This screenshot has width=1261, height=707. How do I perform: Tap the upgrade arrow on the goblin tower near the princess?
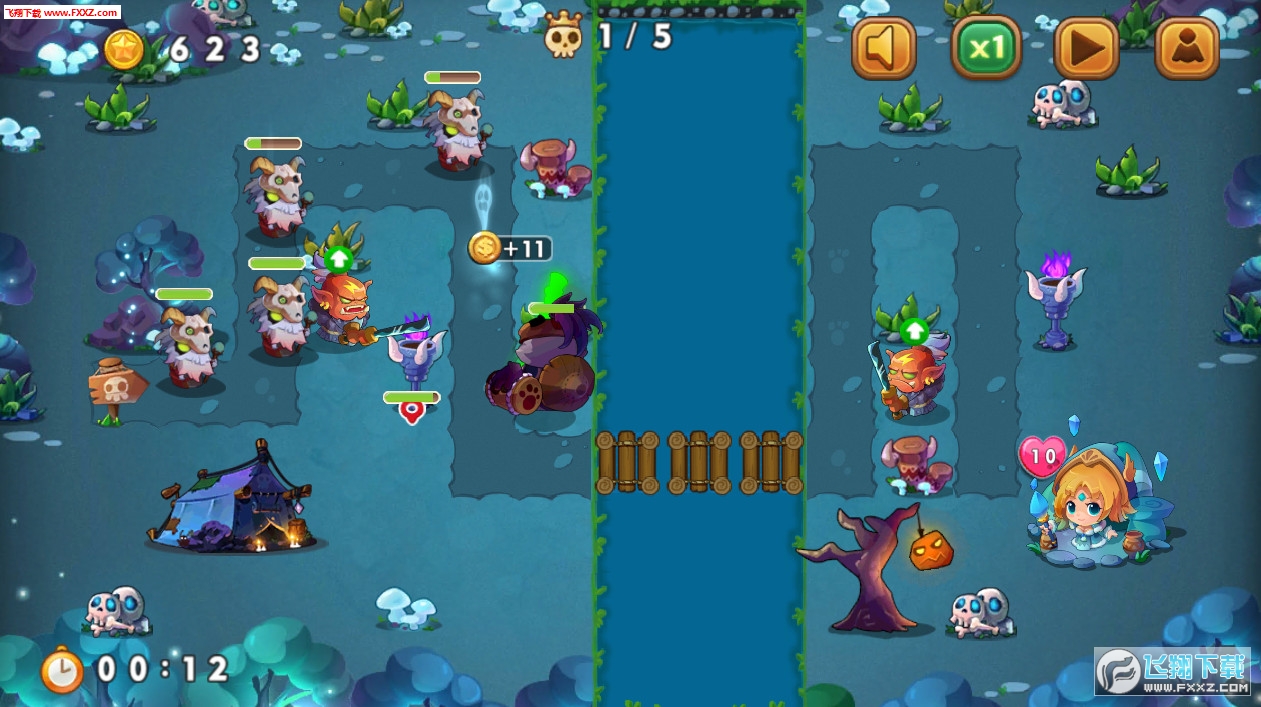coord(914,331)
